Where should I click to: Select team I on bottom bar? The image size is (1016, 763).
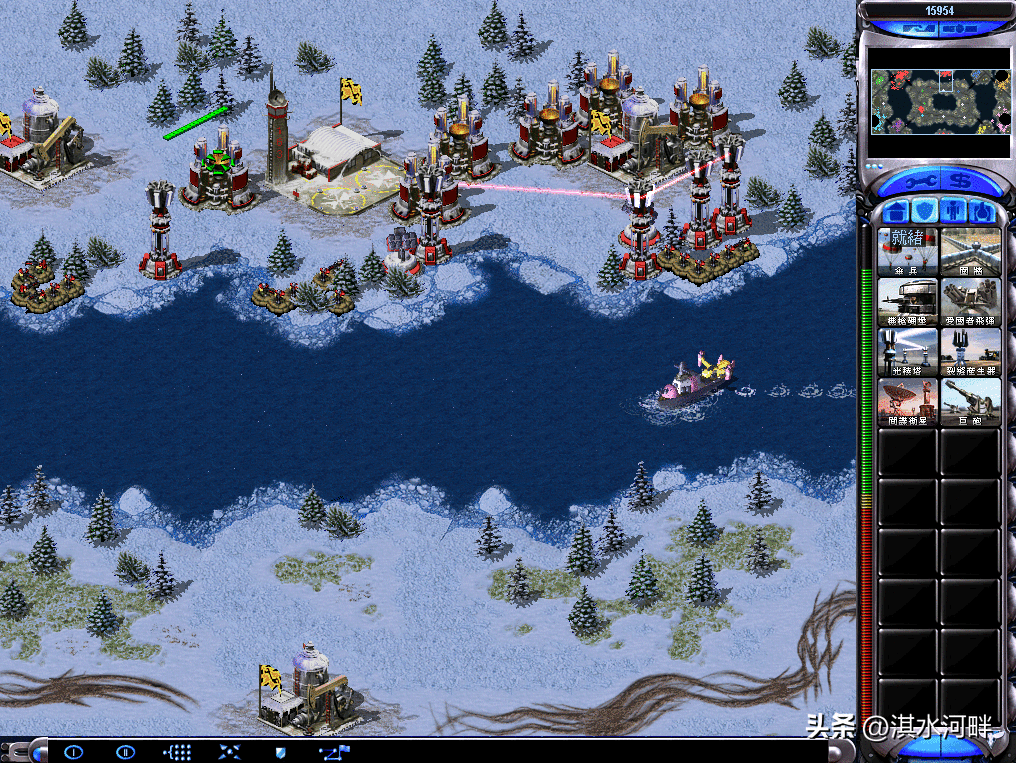point(74,751)
